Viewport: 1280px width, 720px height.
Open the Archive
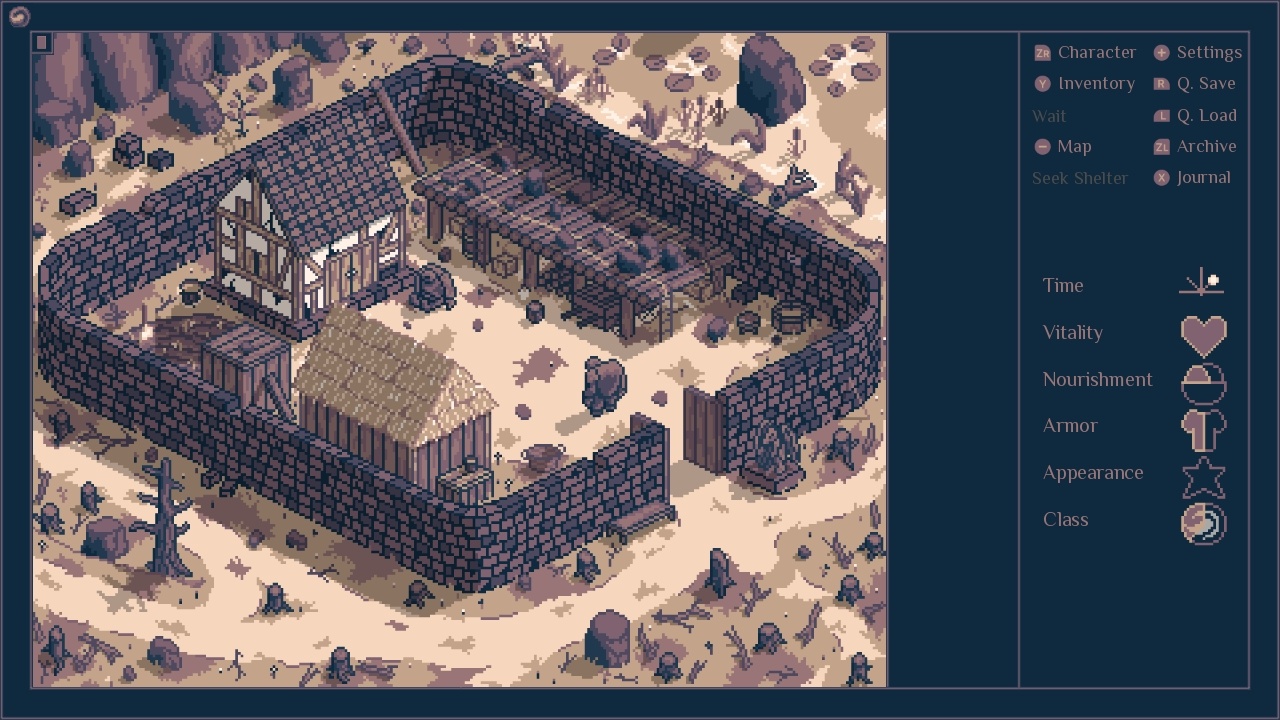point(1207,146)
